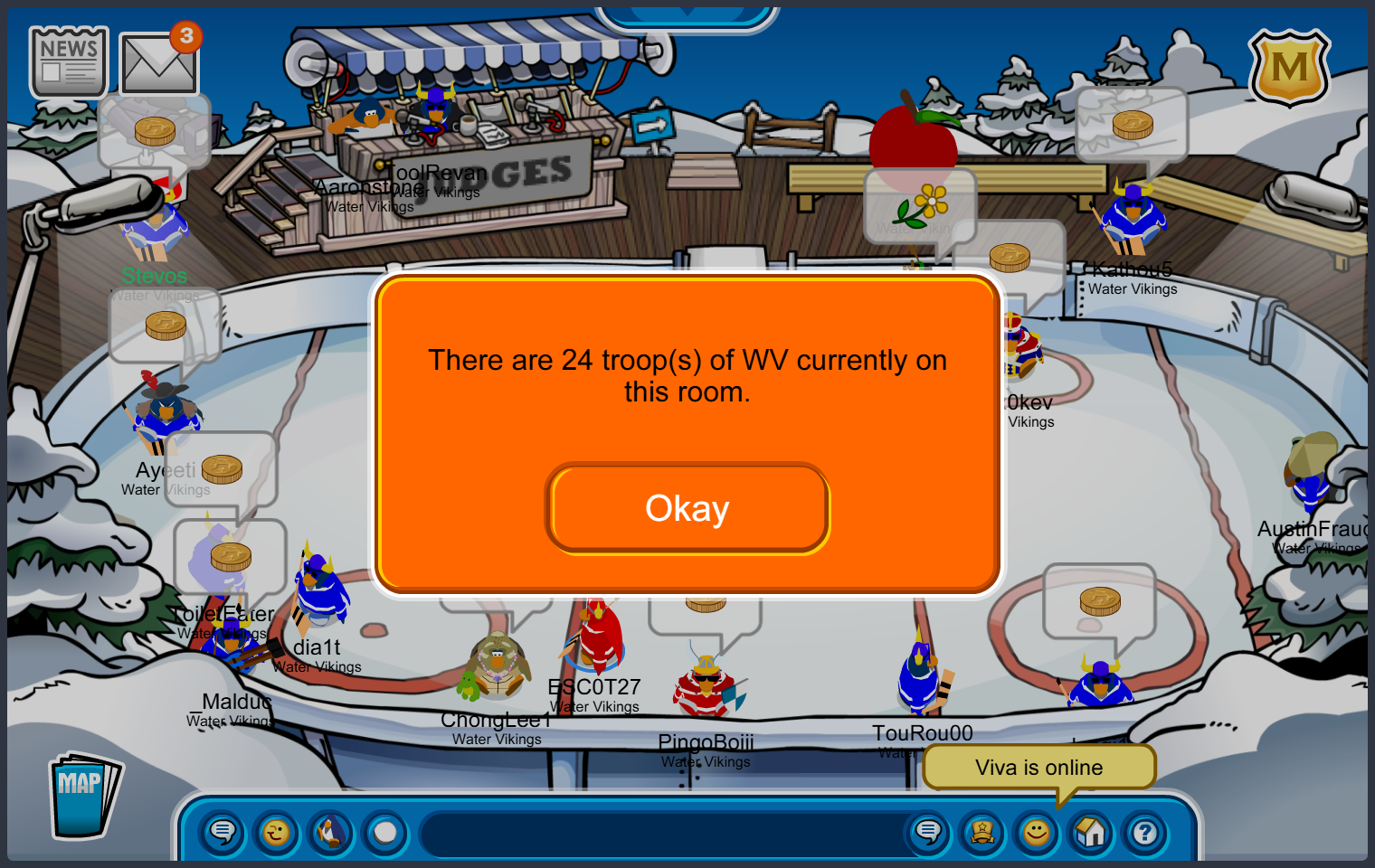1375x868 pixels.
Task: Confirm the troop count dialog with Okay
Action: (x=687, y=508)
